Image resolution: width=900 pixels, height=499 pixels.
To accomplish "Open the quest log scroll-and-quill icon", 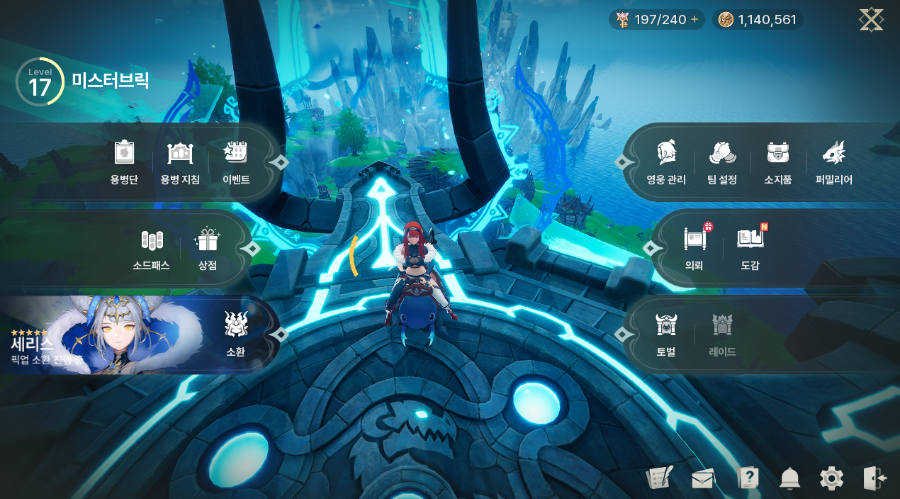I will 658,477.
